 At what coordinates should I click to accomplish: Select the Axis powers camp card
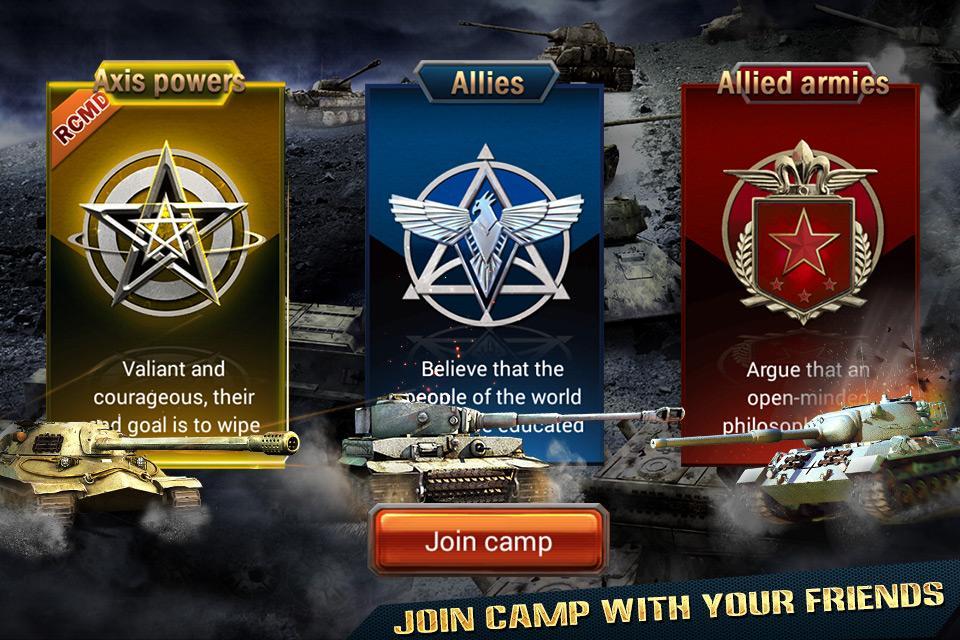167,250
